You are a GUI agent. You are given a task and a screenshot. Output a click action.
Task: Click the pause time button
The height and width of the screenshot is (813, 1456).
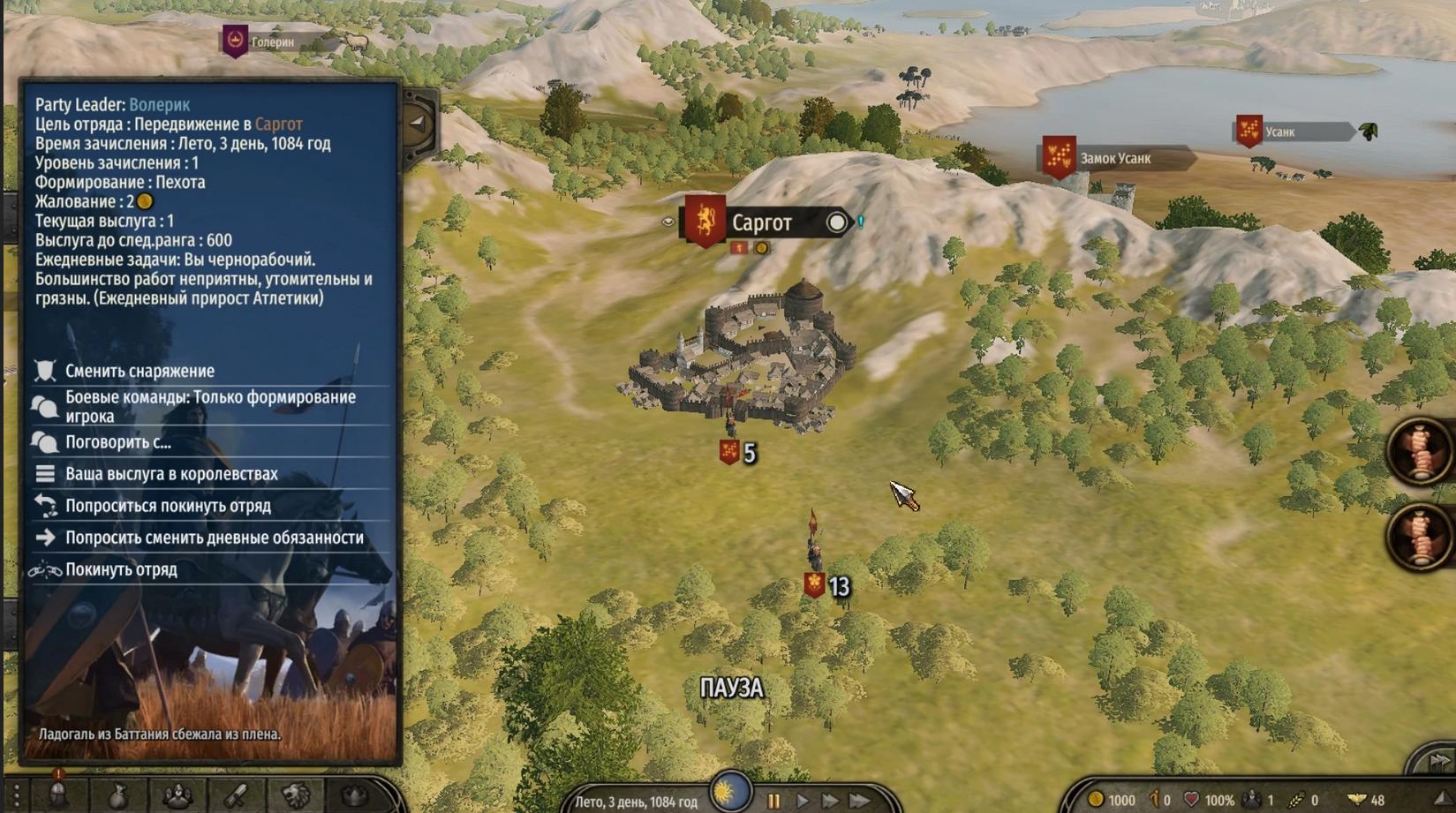773,802
